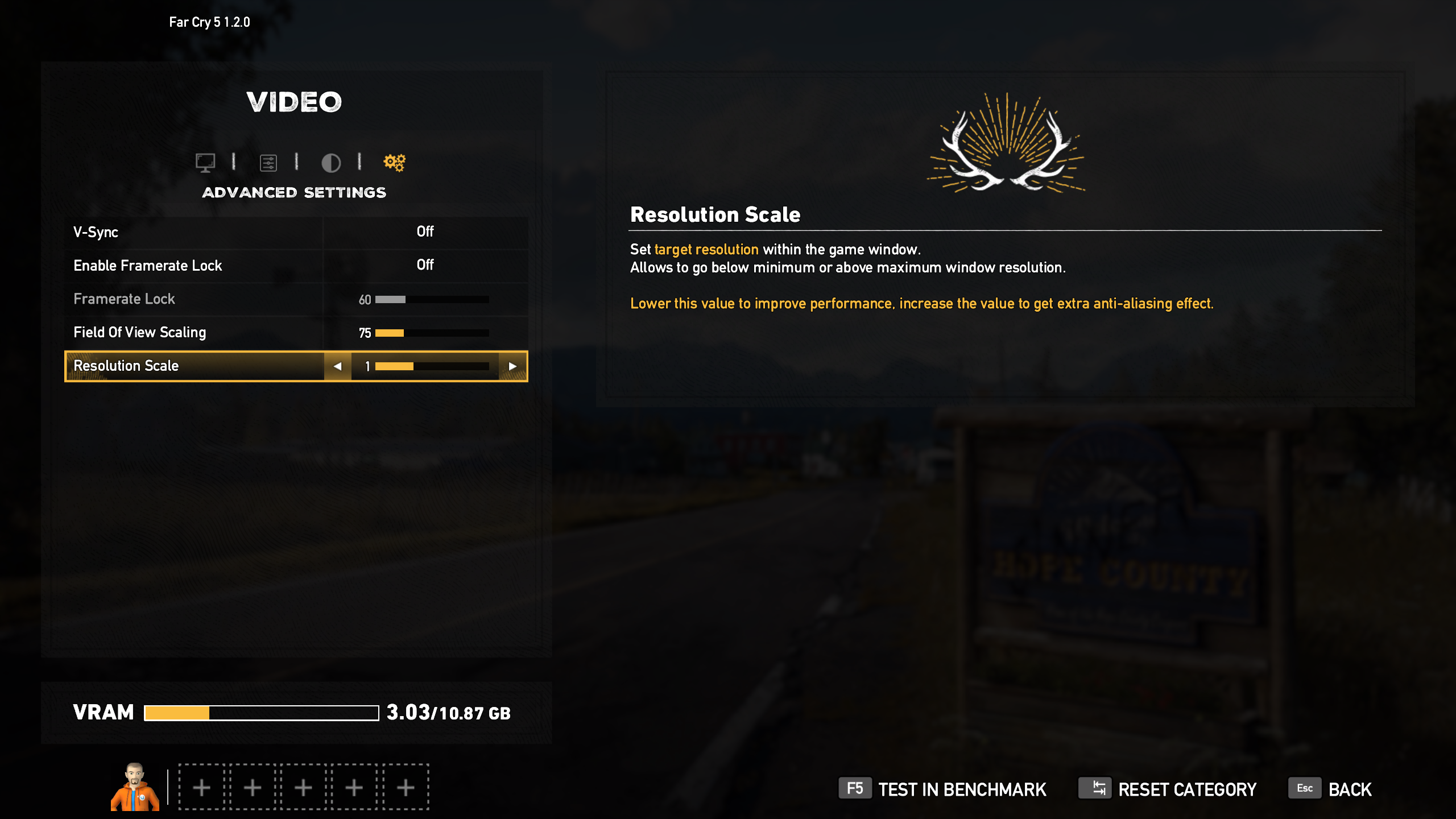The image size is (1456, 819).
Task: Switch to the half-circle color tab
Action: click(331, 163)
